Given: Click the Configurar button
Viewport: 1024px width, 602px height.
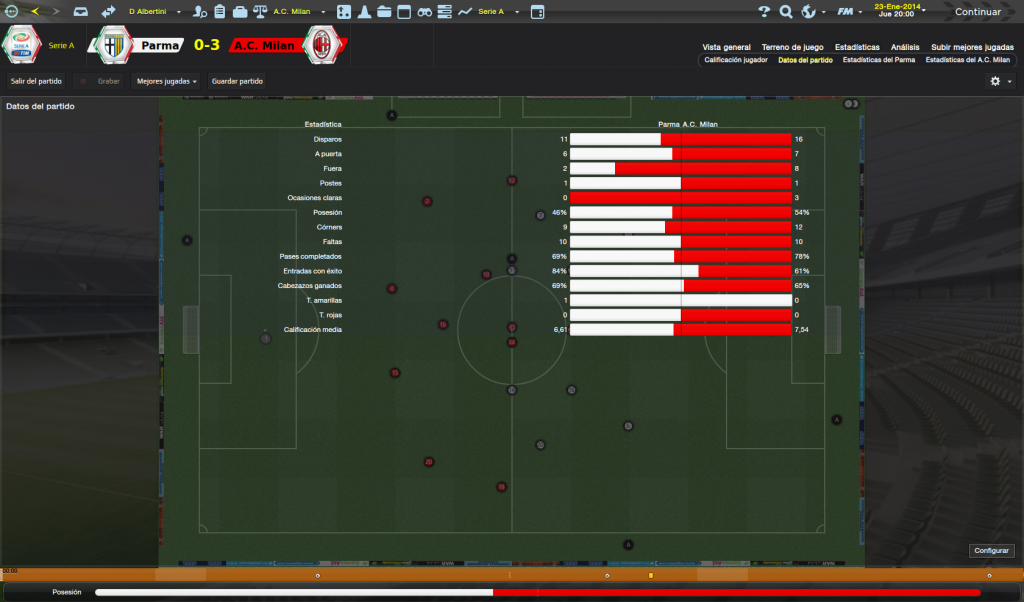Looking at the screenshot, I should pyautogui.click(x=992, y=550).
